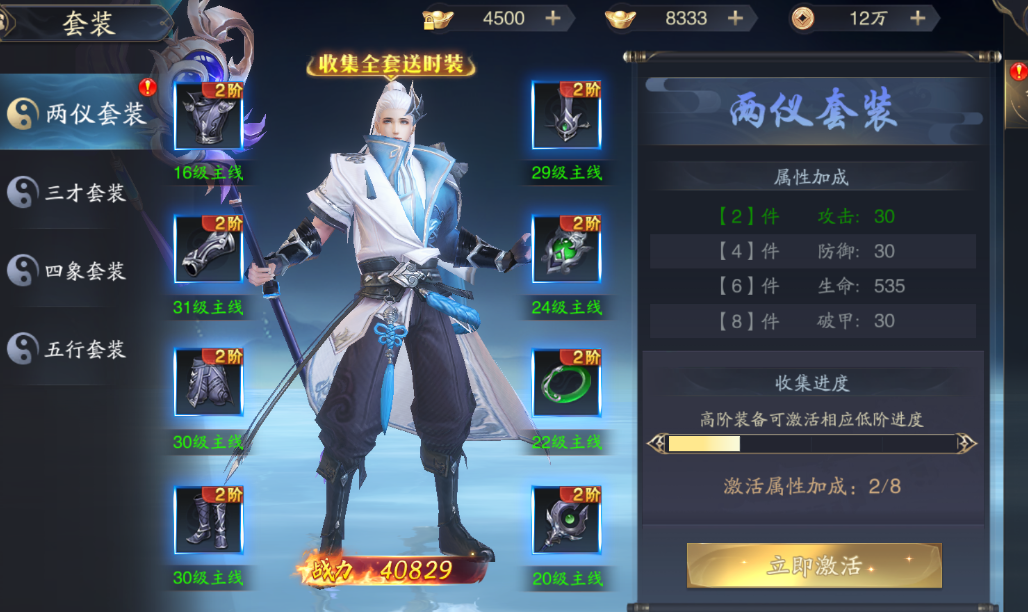Add more gold ingots next to 8333

pyautogui.click(x=735, y=18)
